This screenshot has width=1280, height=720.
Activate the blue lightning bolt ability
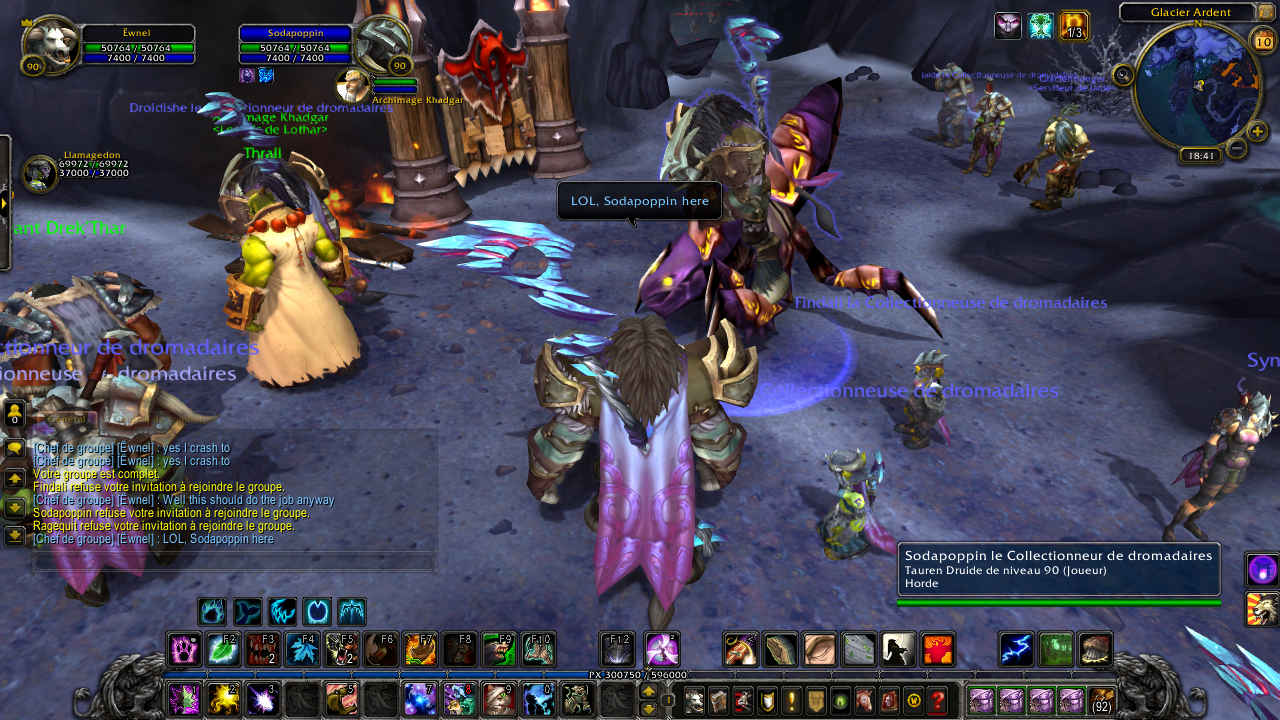(x=1016, y=650)
